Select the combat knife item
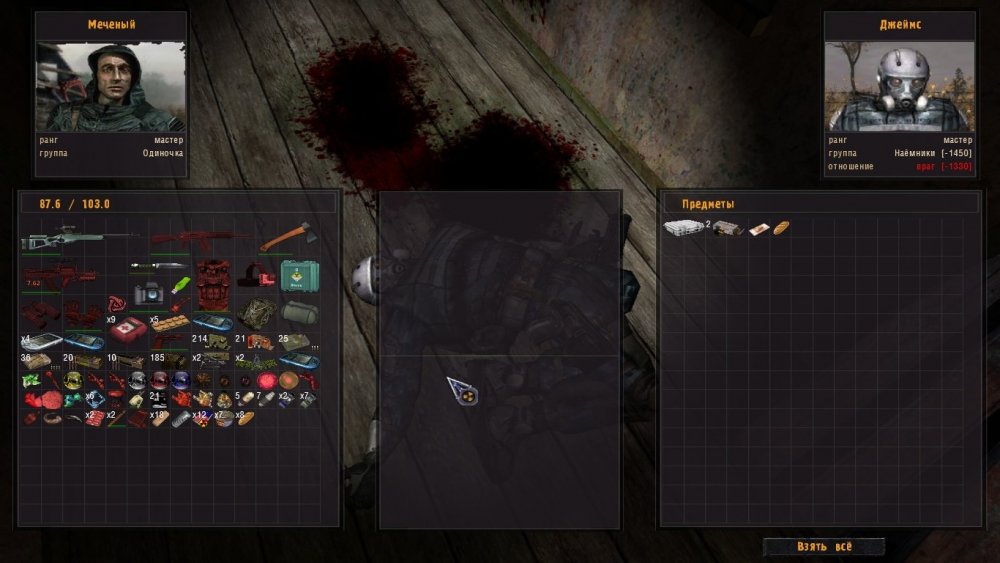The image size is (1000, 563). pos(157,266)
